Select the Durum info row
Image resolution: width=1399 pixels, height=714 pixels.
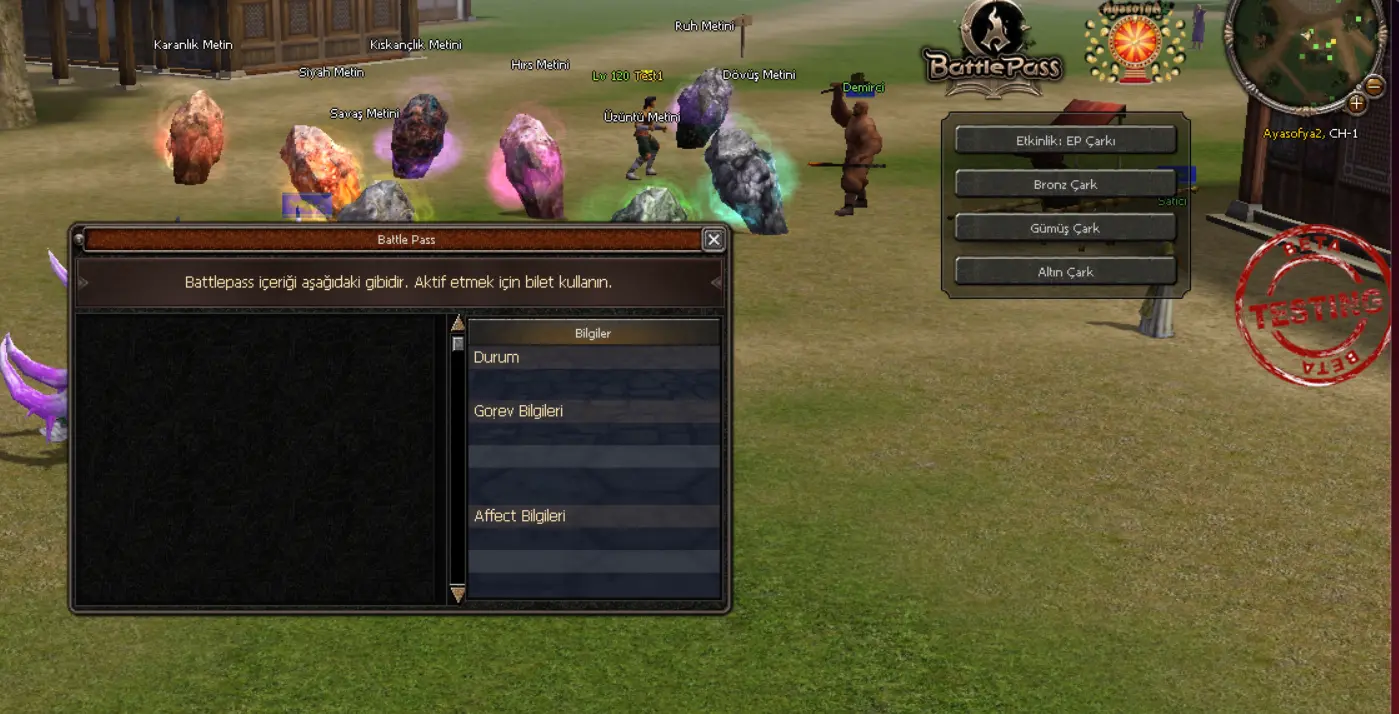(594, 357)
